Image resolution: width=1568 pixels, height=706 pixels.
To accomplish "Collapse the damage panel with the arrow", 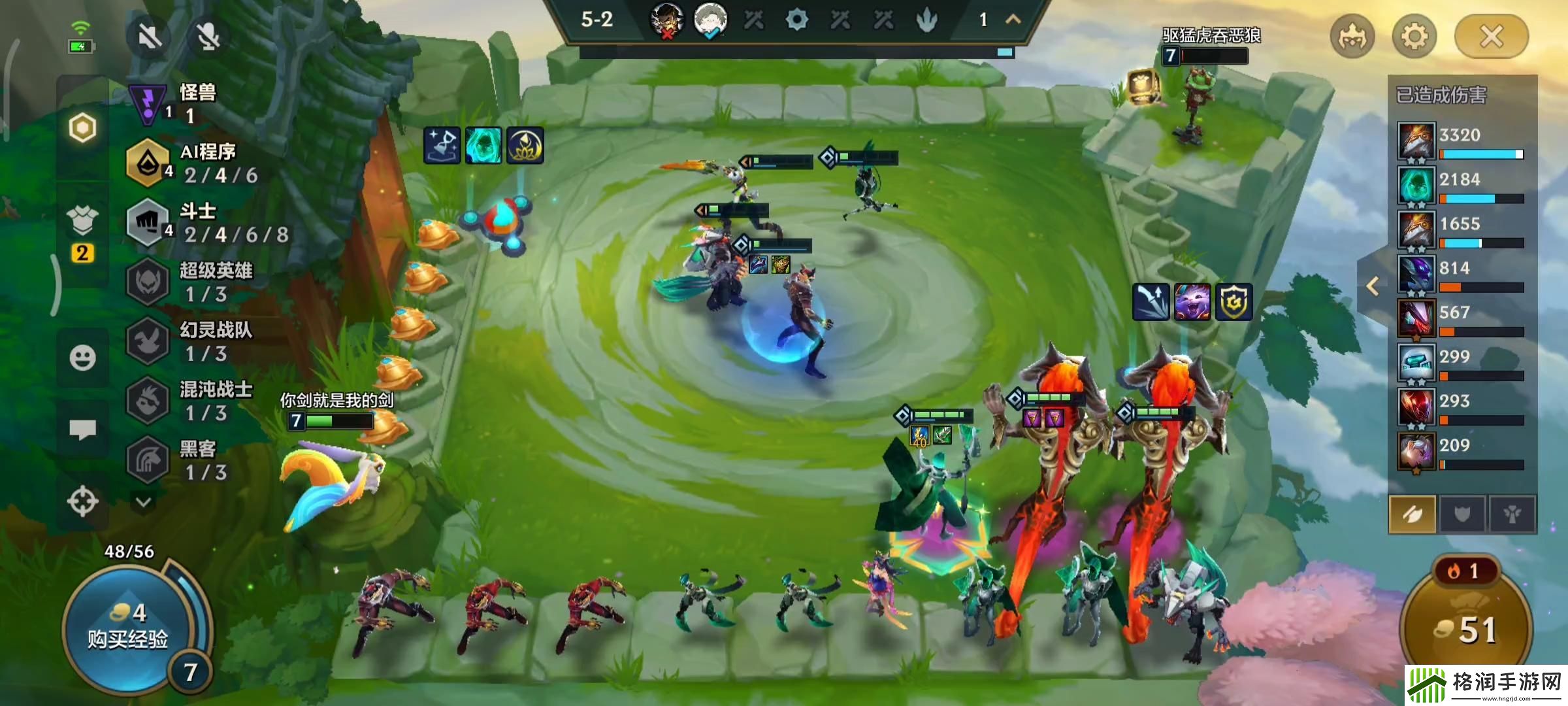I will 1373,286.
